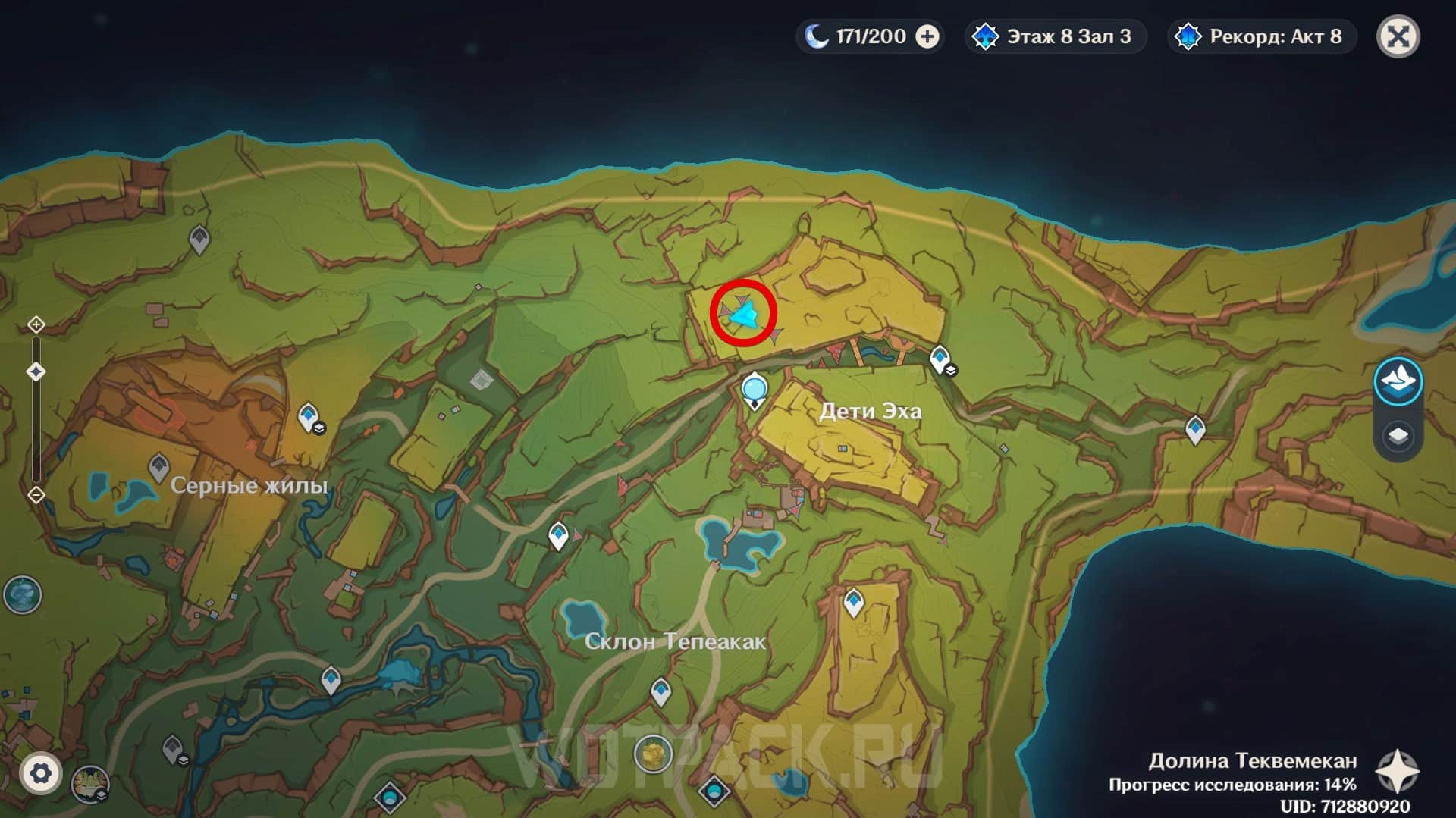The width and height of the screenshot is (1456, 818).
Task: Click the map zoom slider handle
Action: click(x=36, y=371)
